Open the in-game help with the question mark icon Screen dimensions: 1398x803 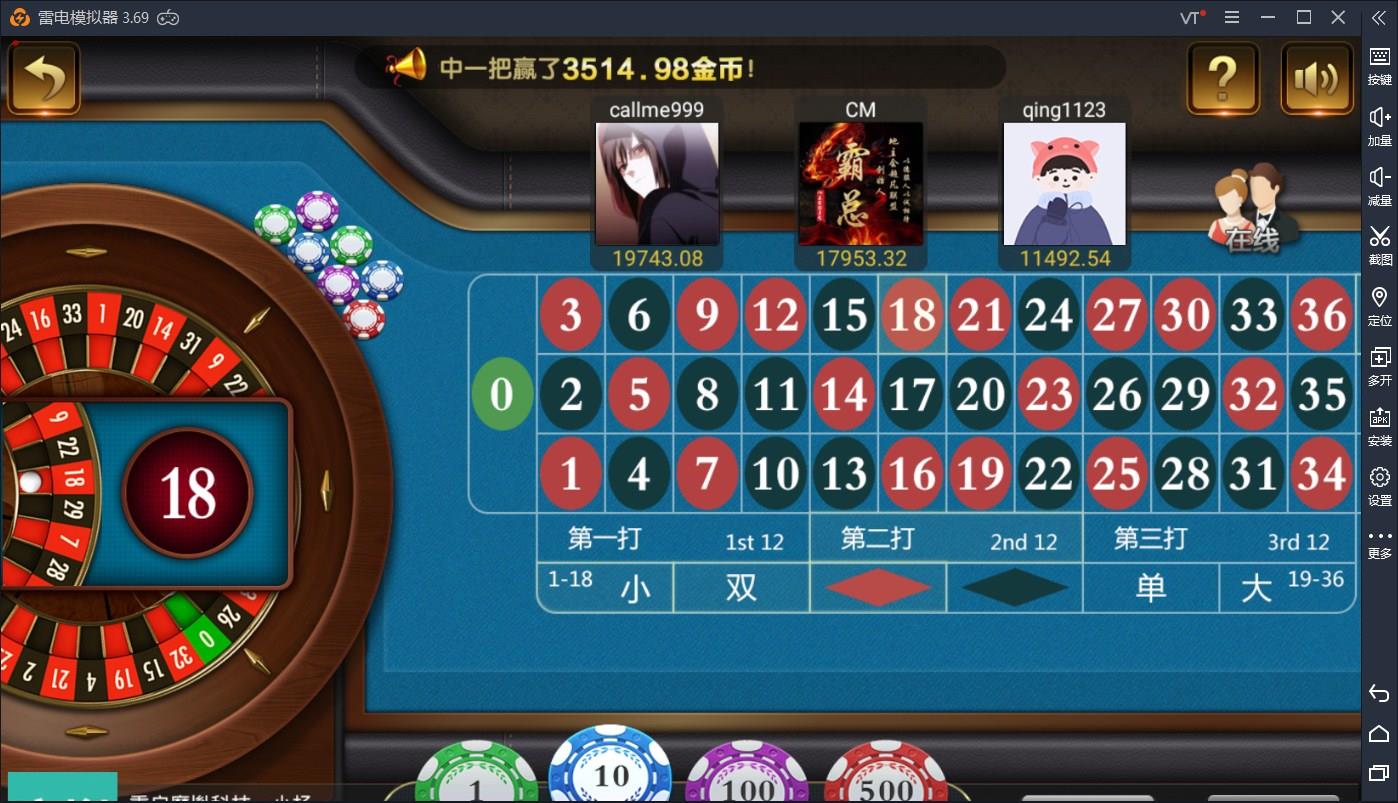(1222, 78)
